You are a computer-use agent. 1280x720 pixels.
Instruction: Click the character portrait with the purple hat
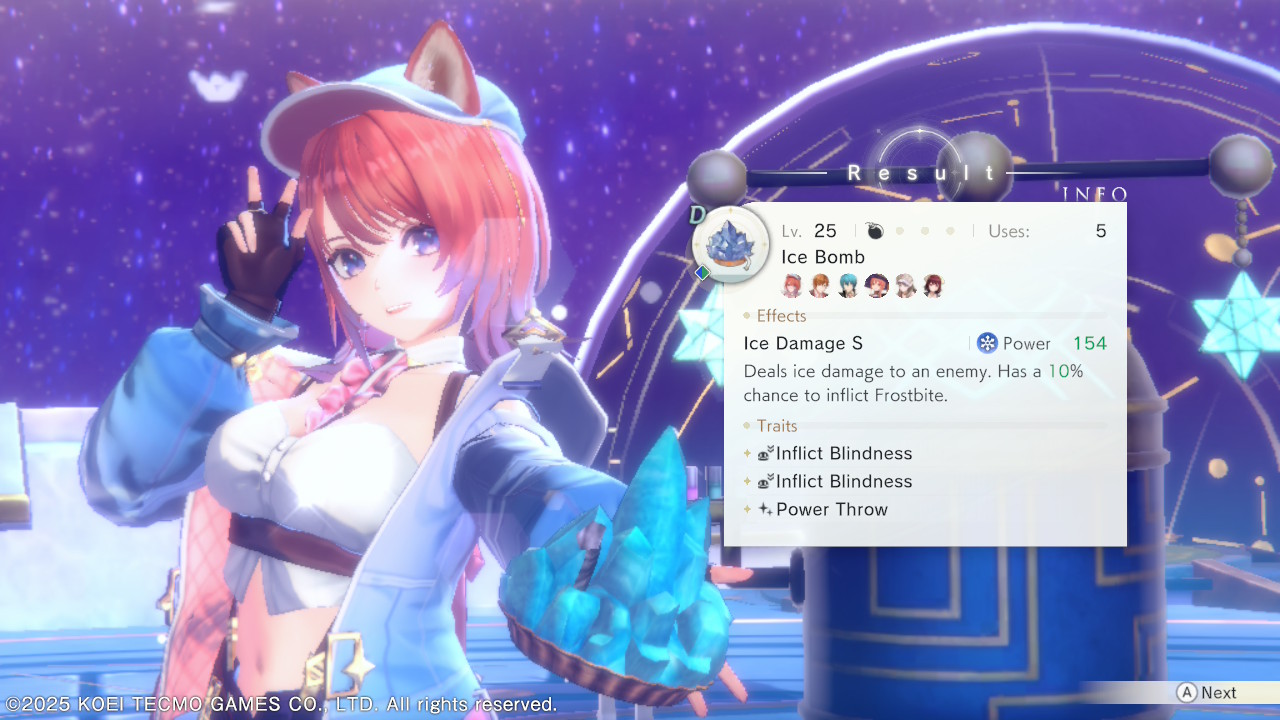tap(876, 286)
